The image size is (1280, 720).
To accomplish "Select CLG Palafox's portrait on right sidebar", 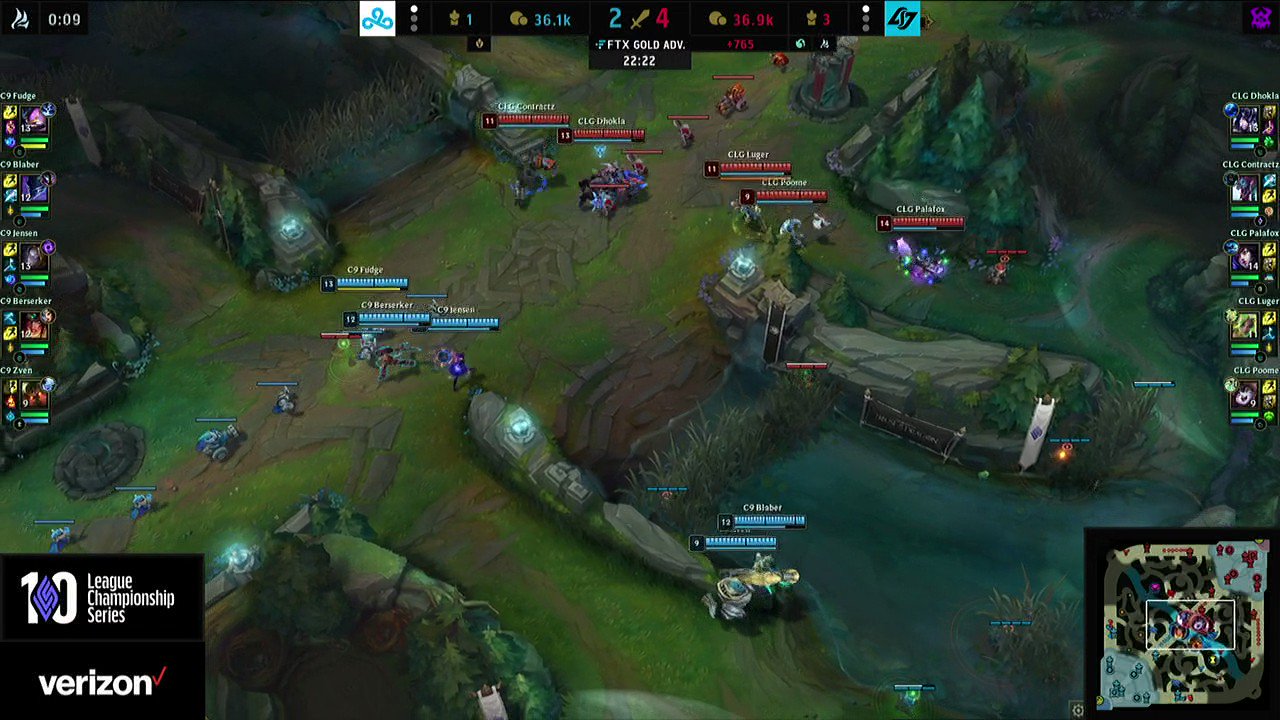I will click(1245, 258).
